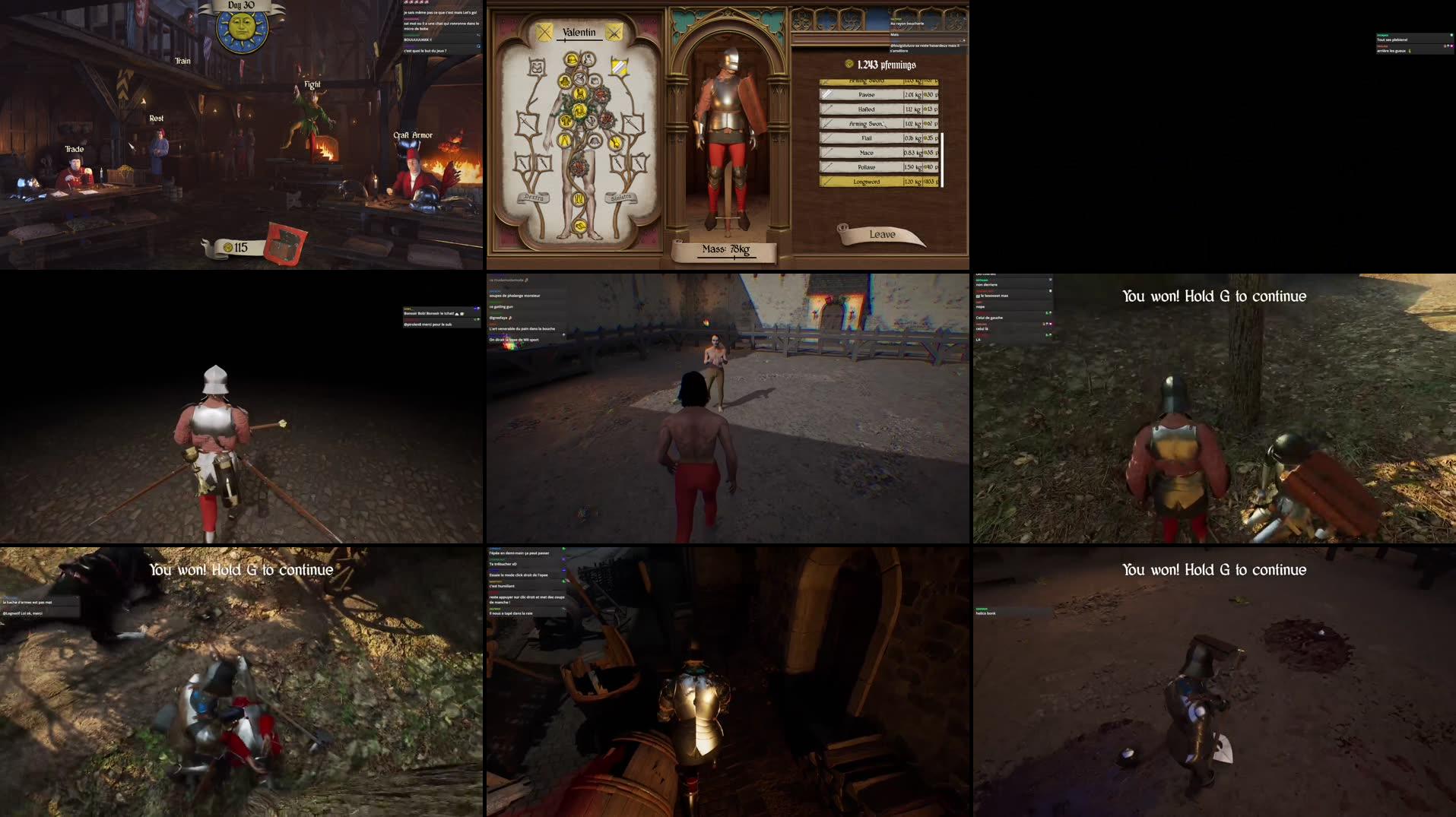1456x817 pixels.
Task: Select the Fight option above the fireplace
Action: (312, 84)
